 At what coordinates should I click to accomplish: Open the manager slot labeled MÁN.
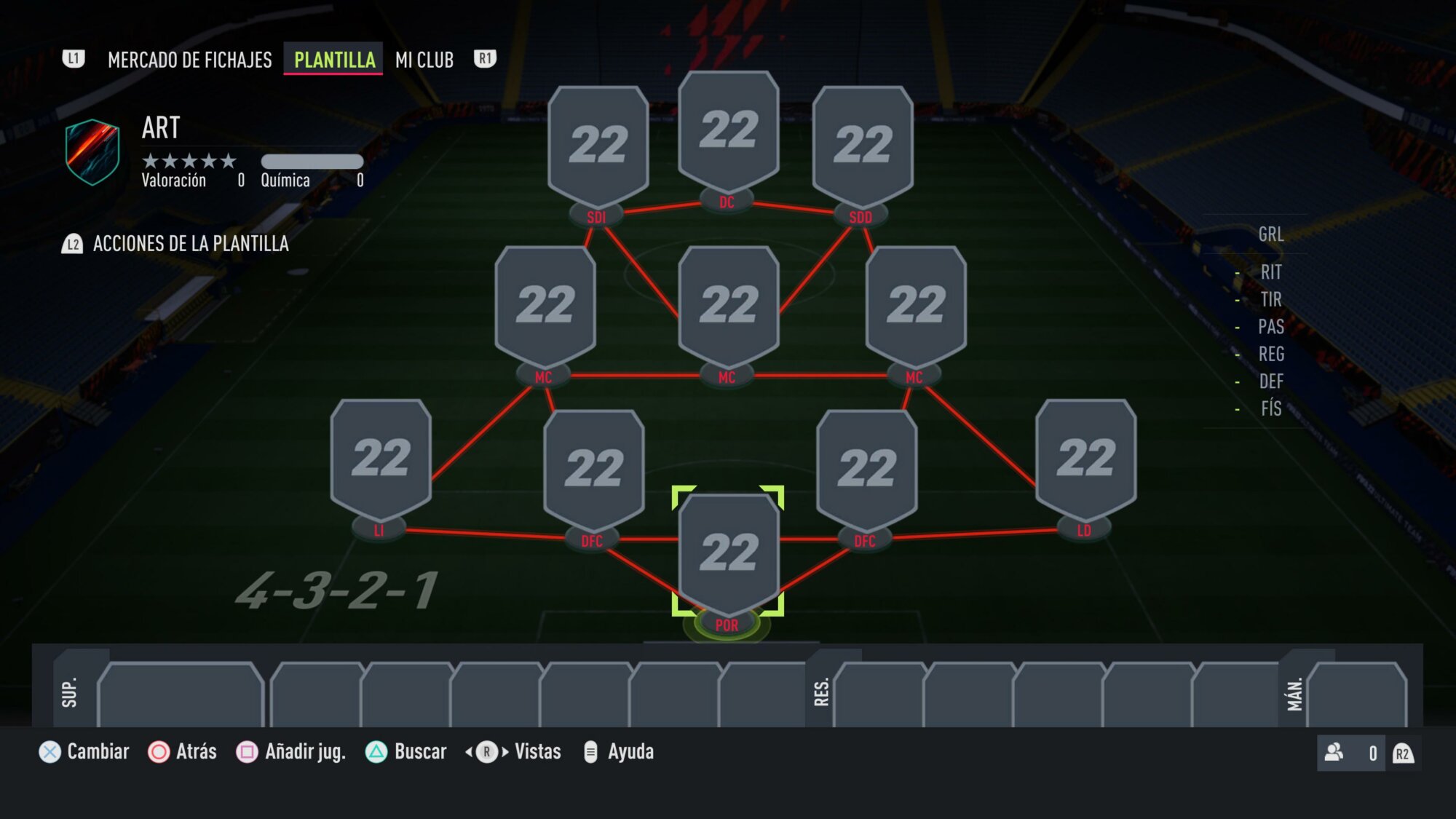1356,695
